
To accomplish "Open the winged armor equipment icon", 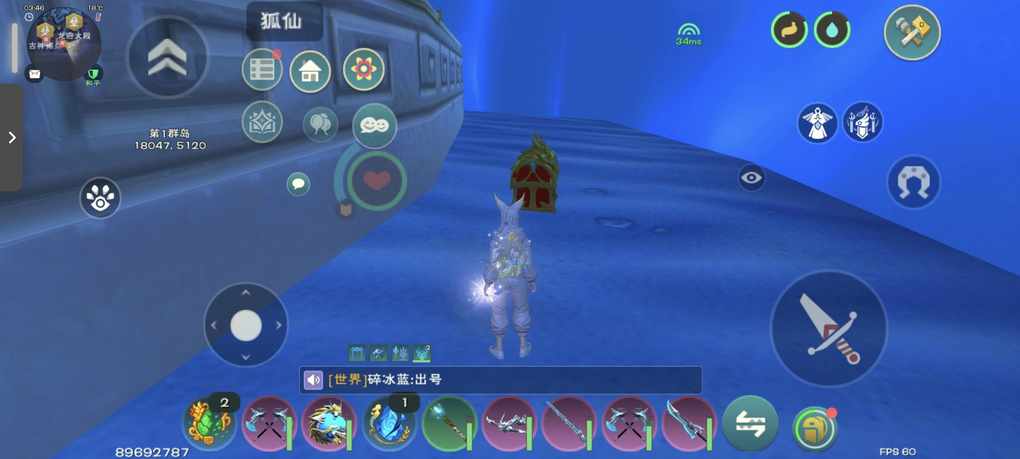I will (817, 122).
